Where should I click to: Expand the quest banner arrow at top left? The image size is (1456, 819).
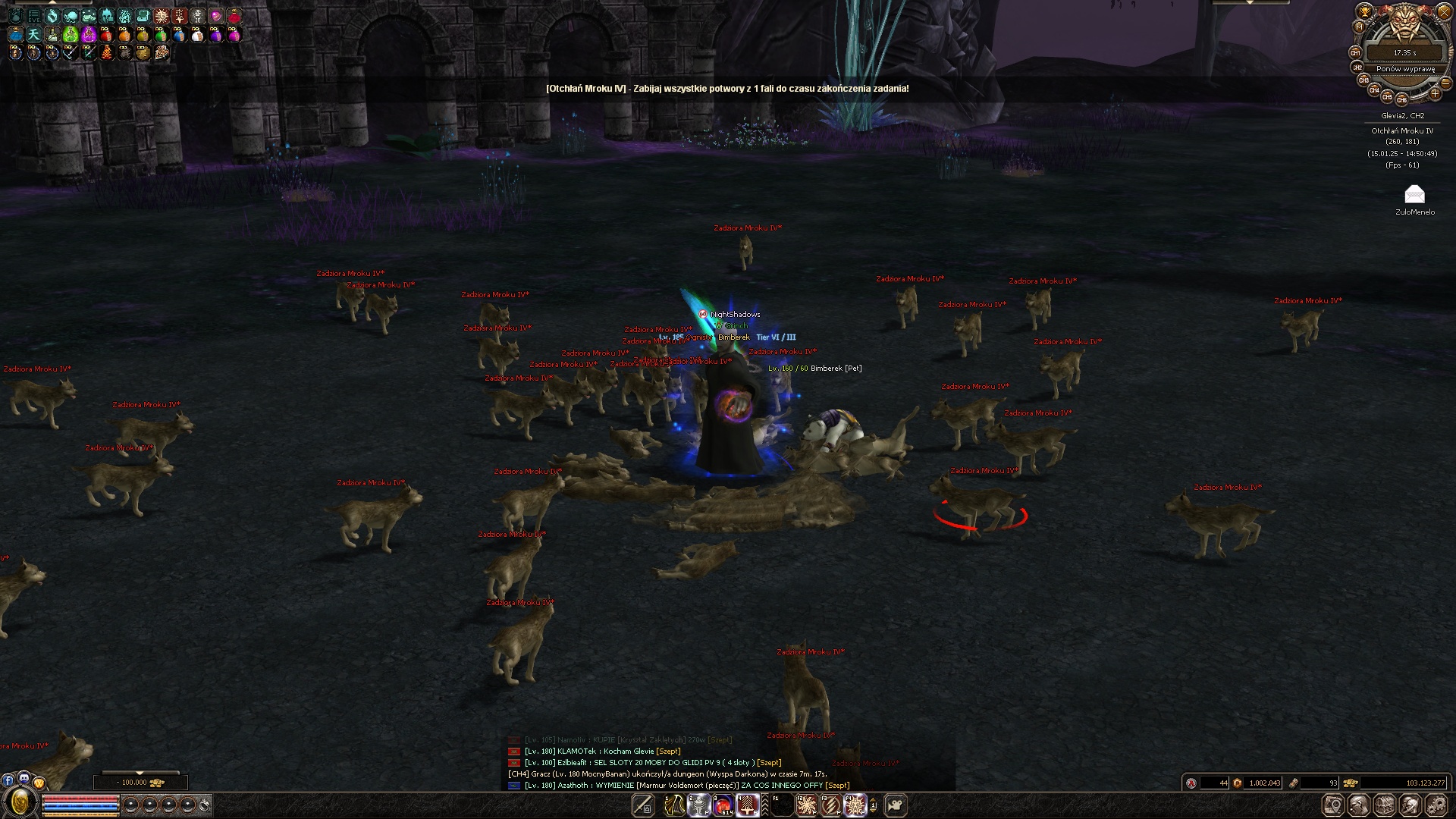(x=53, y=2)
